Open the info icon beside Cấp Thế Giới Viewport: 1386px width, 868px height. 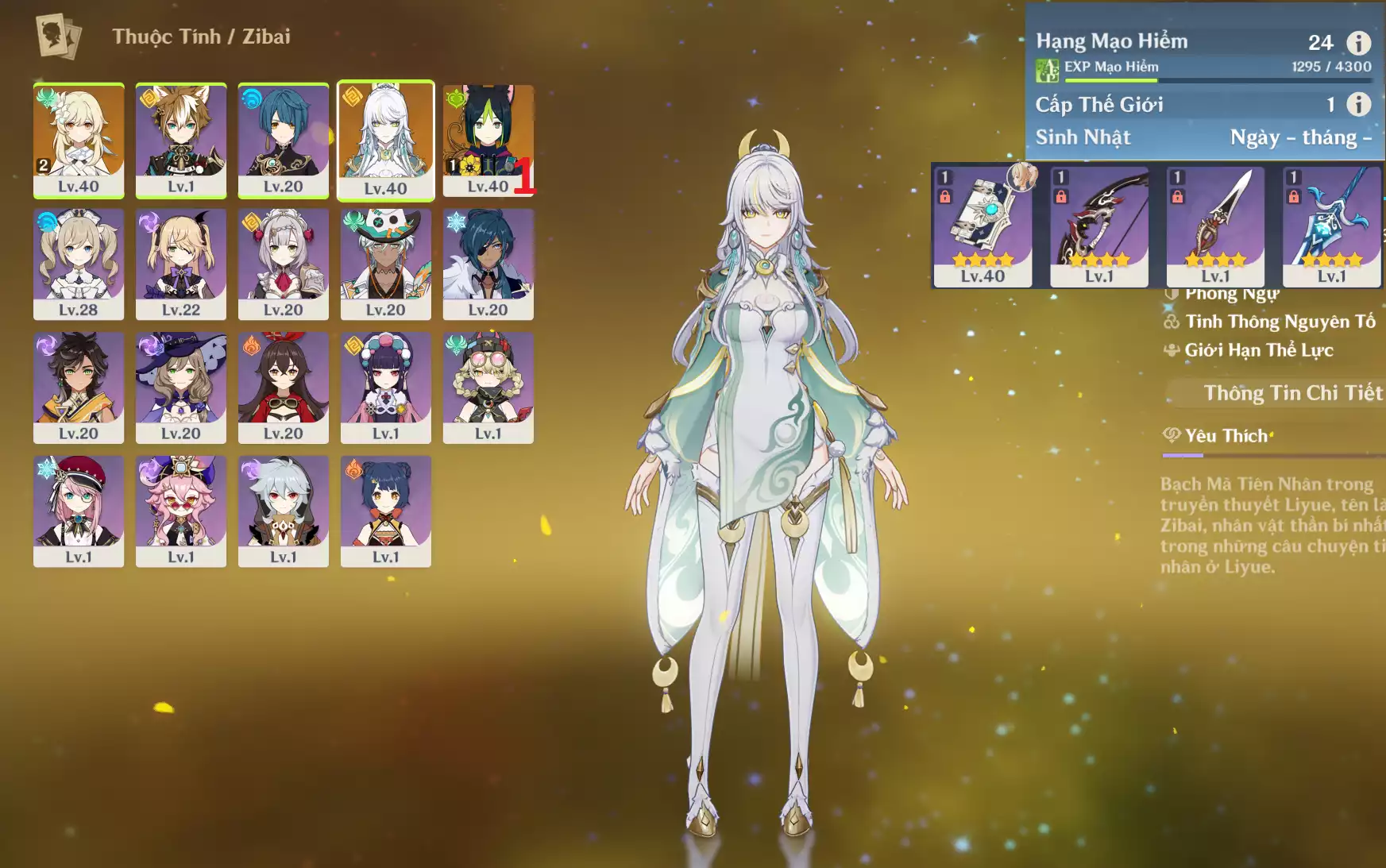1358,104
